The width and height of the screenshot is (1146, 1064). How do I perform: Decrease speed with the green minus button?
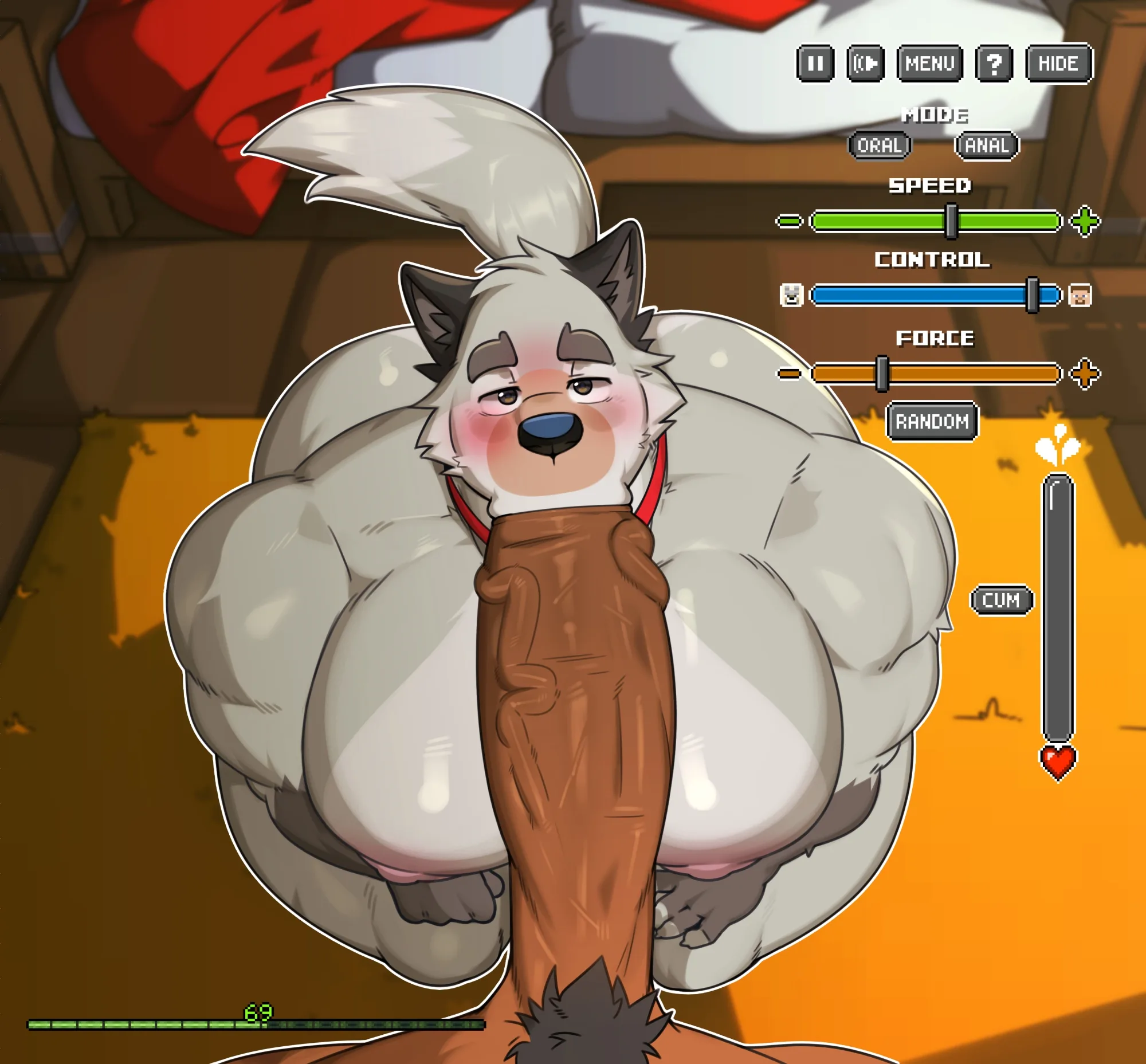point(789,221)
